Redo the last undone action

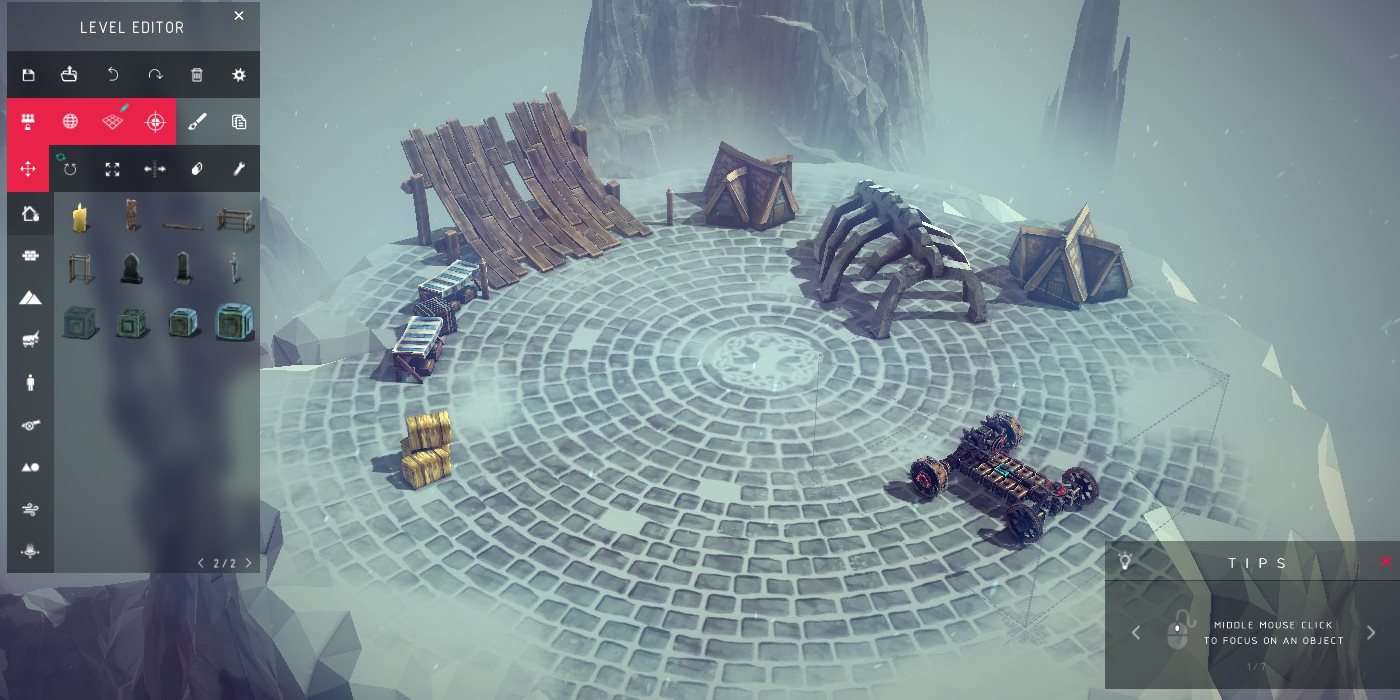(x=155, y=75)
